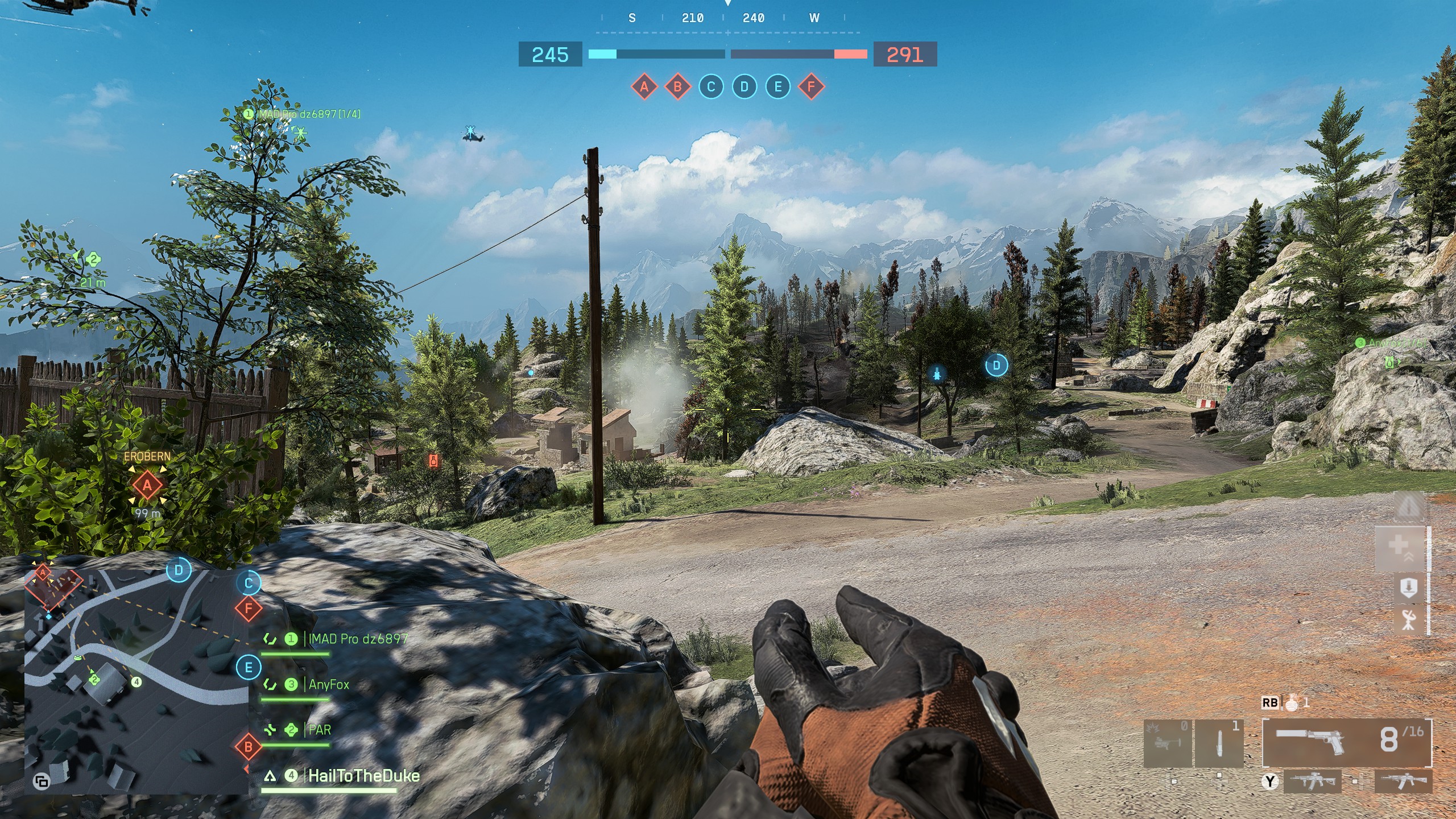Select objective A in the top capture row
This screenshot has height=819, width=1456.
644,87
